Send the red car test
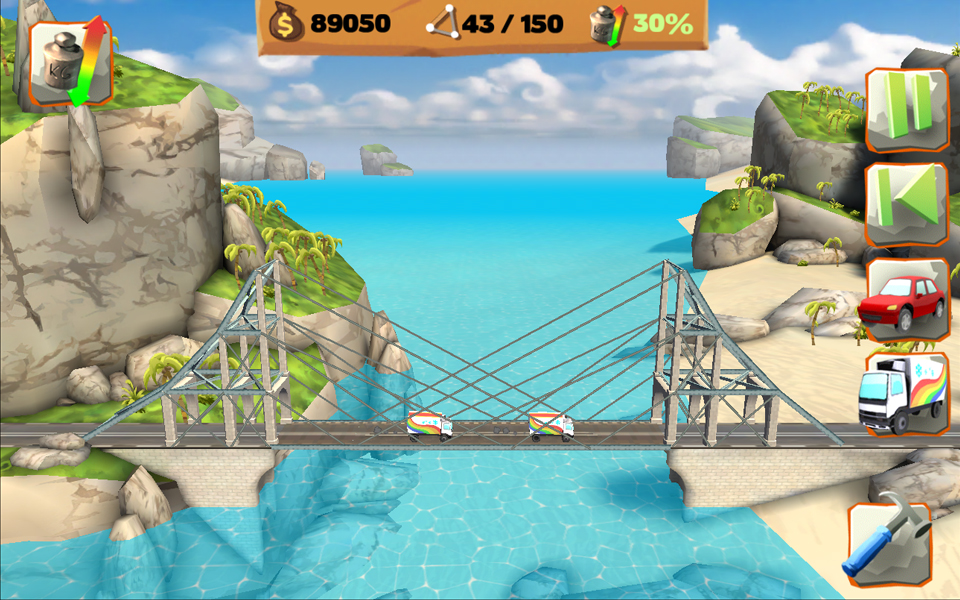Screen dimensions: 960x600 point(904,300)
